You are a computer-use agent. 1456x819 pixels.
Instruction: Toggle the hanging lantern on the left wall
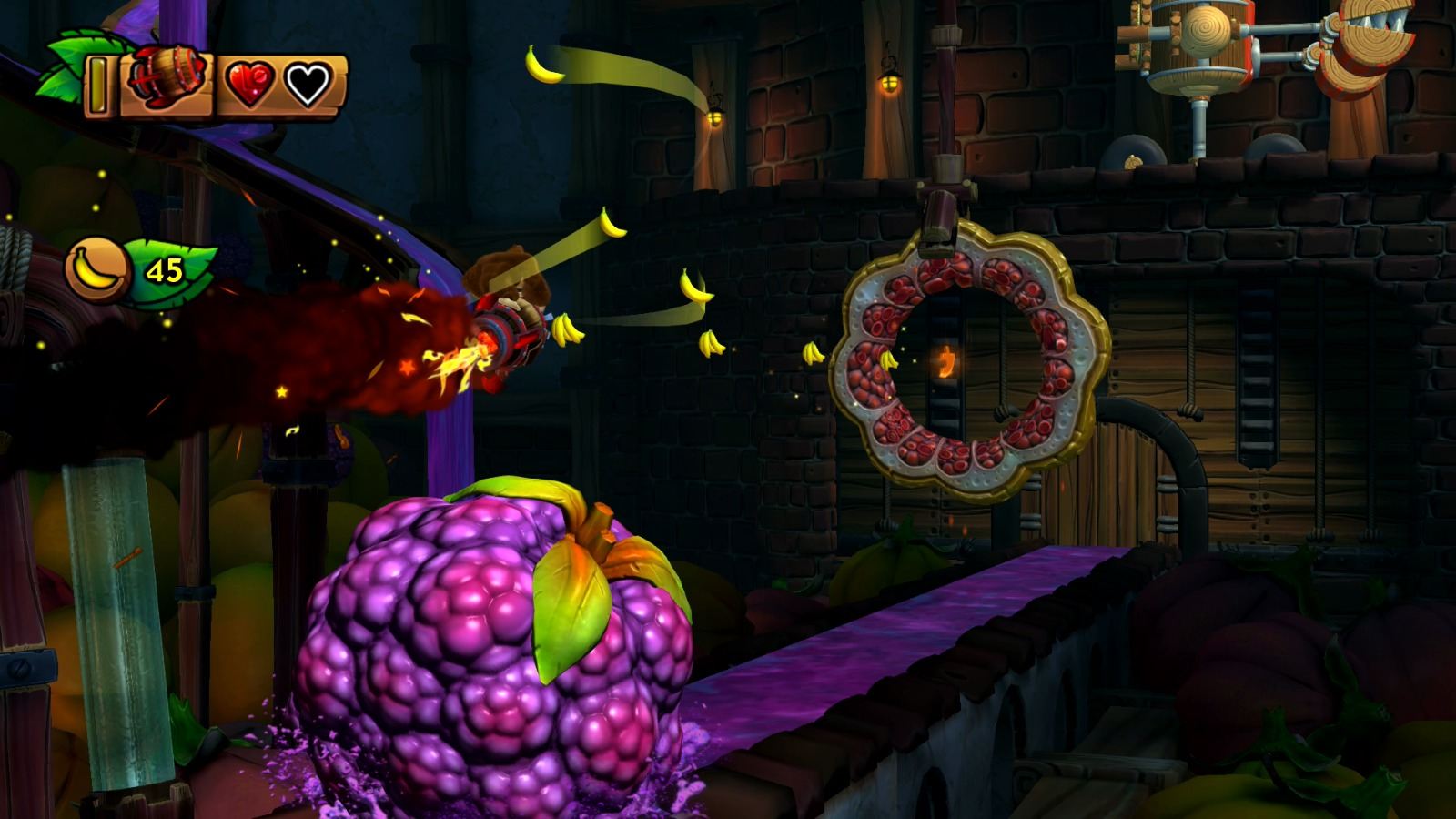pyautogui.click(x=714, y=118)
